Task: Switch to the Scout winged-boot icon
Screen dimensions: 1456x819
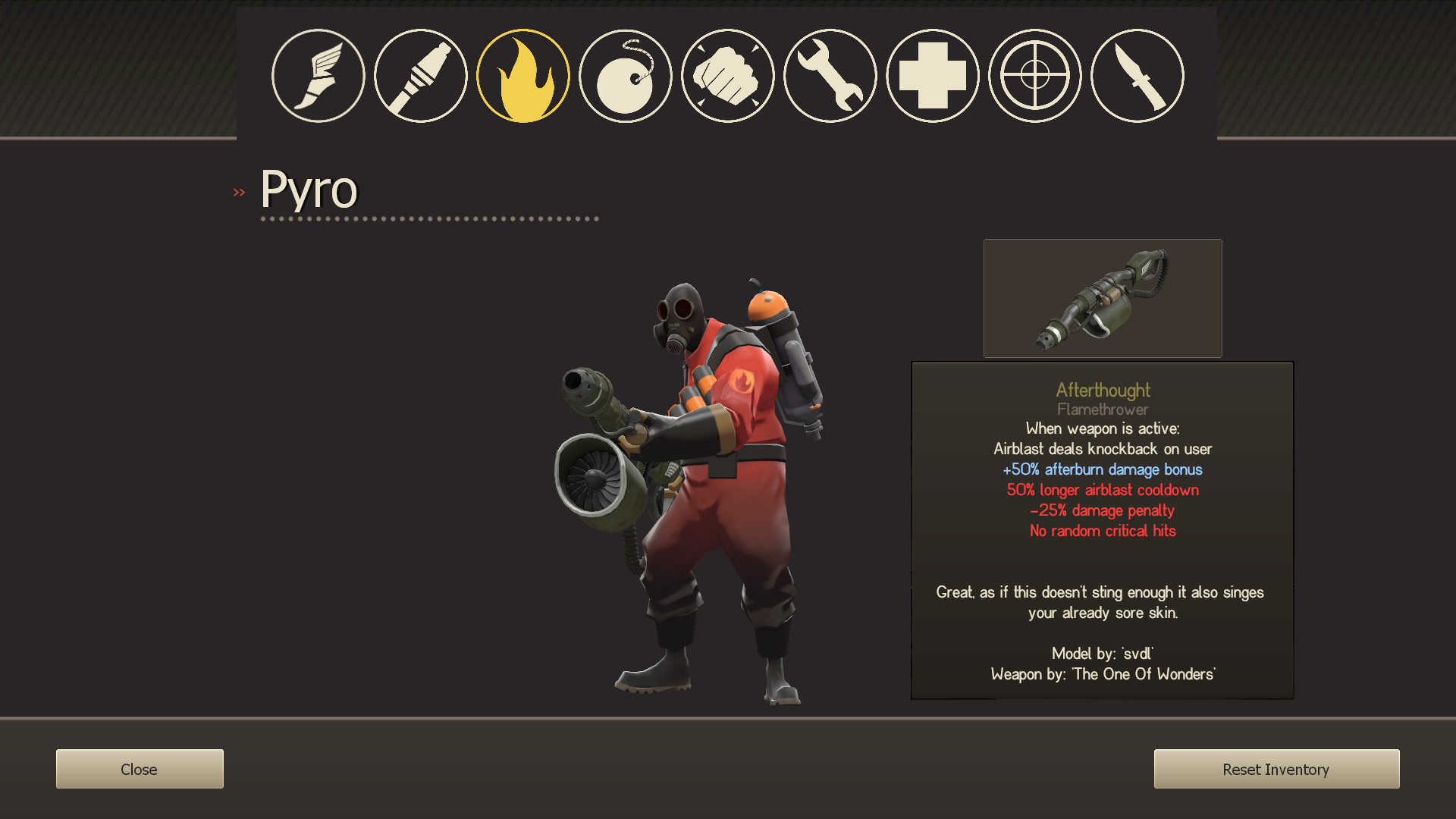Action: pyautogui.click(x=318, y=76)
